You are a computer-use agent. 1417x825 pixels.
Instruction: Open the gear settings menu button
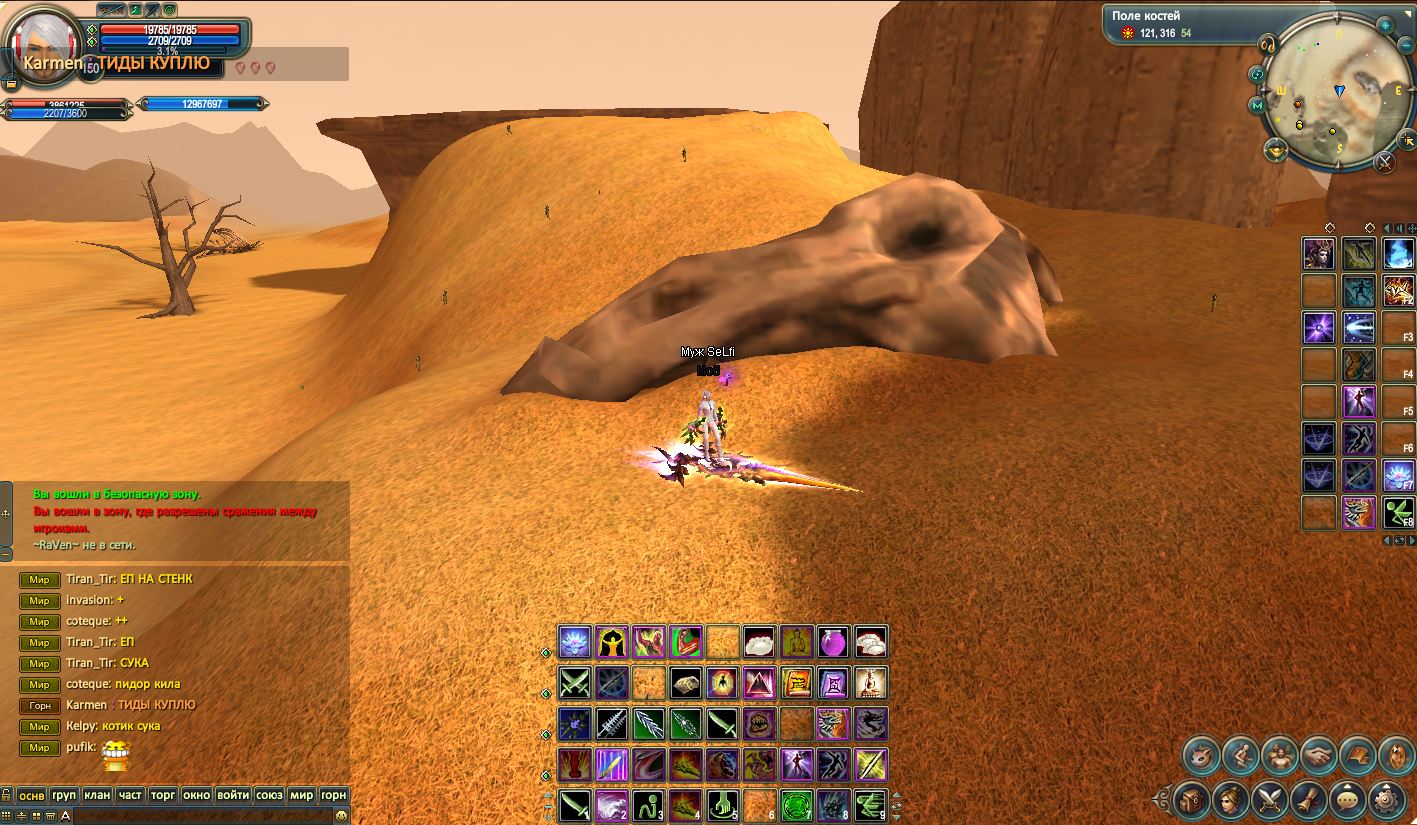coord(1385,799)
